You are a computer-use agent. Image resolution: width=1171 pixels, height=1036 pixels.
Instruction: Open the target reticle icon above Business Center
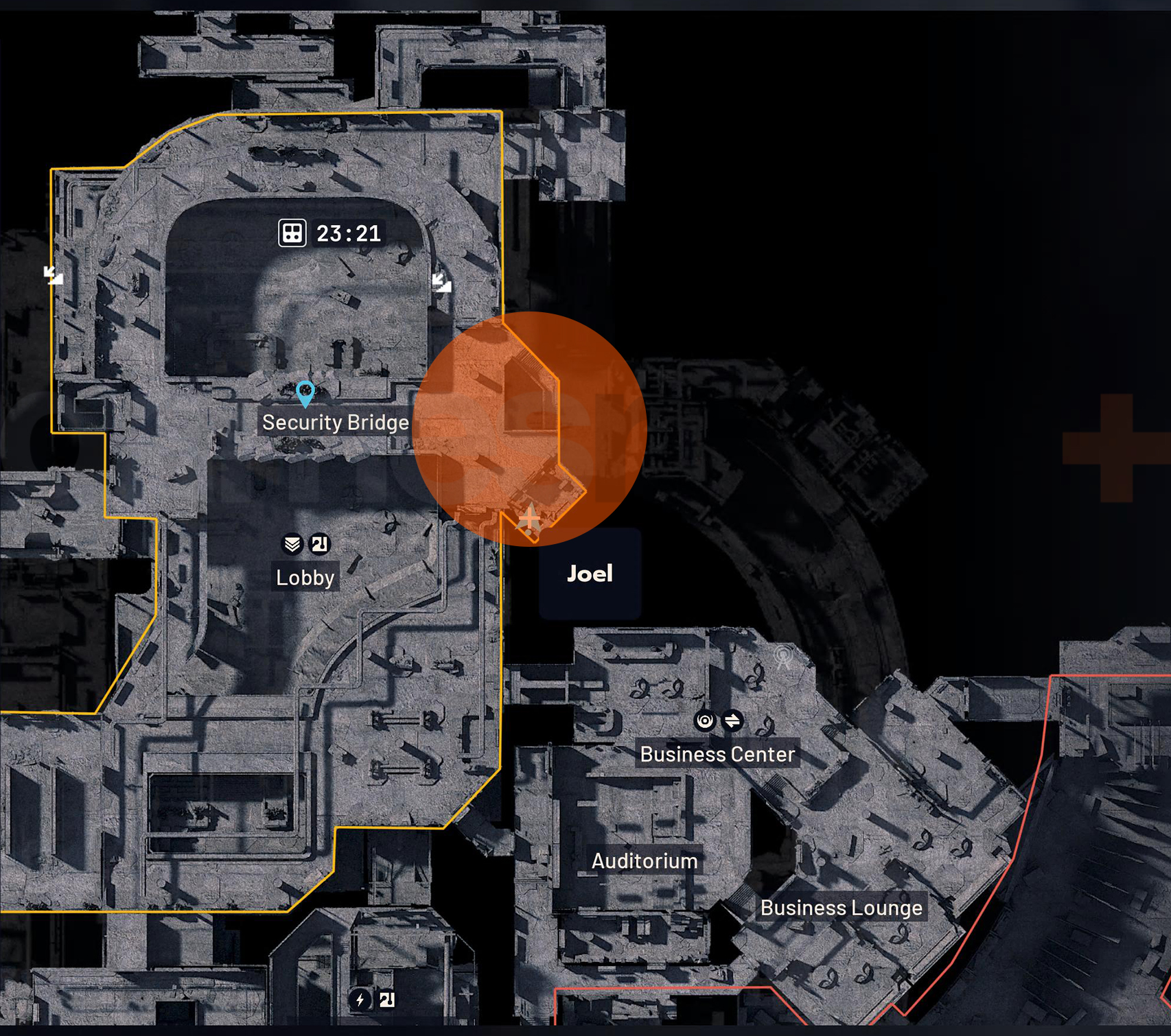tap(705, 720)
